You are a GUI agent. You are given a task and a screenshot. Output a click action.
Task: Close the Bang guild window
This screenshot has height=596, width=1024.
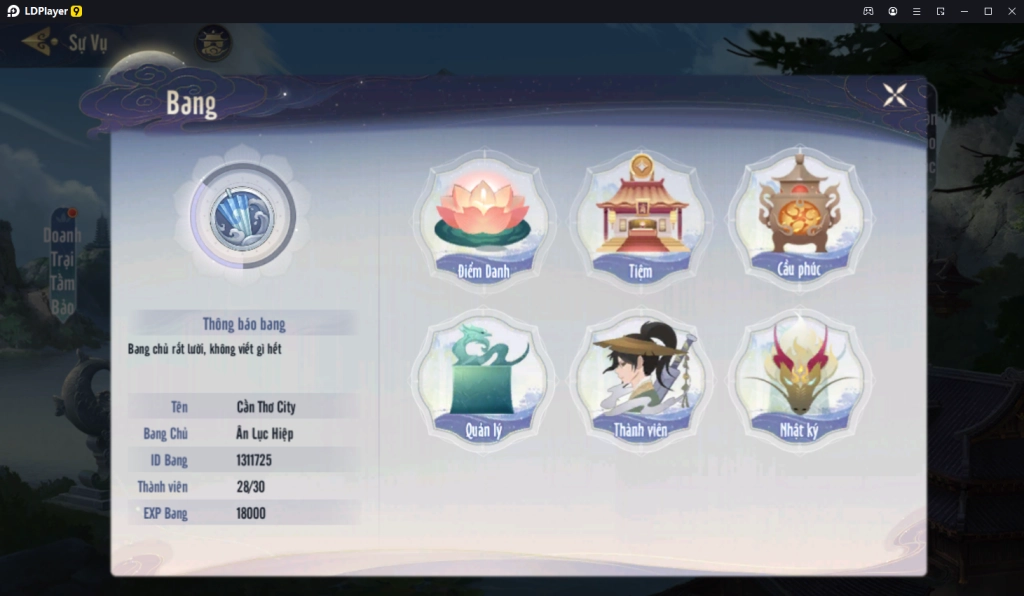(894, 95)
